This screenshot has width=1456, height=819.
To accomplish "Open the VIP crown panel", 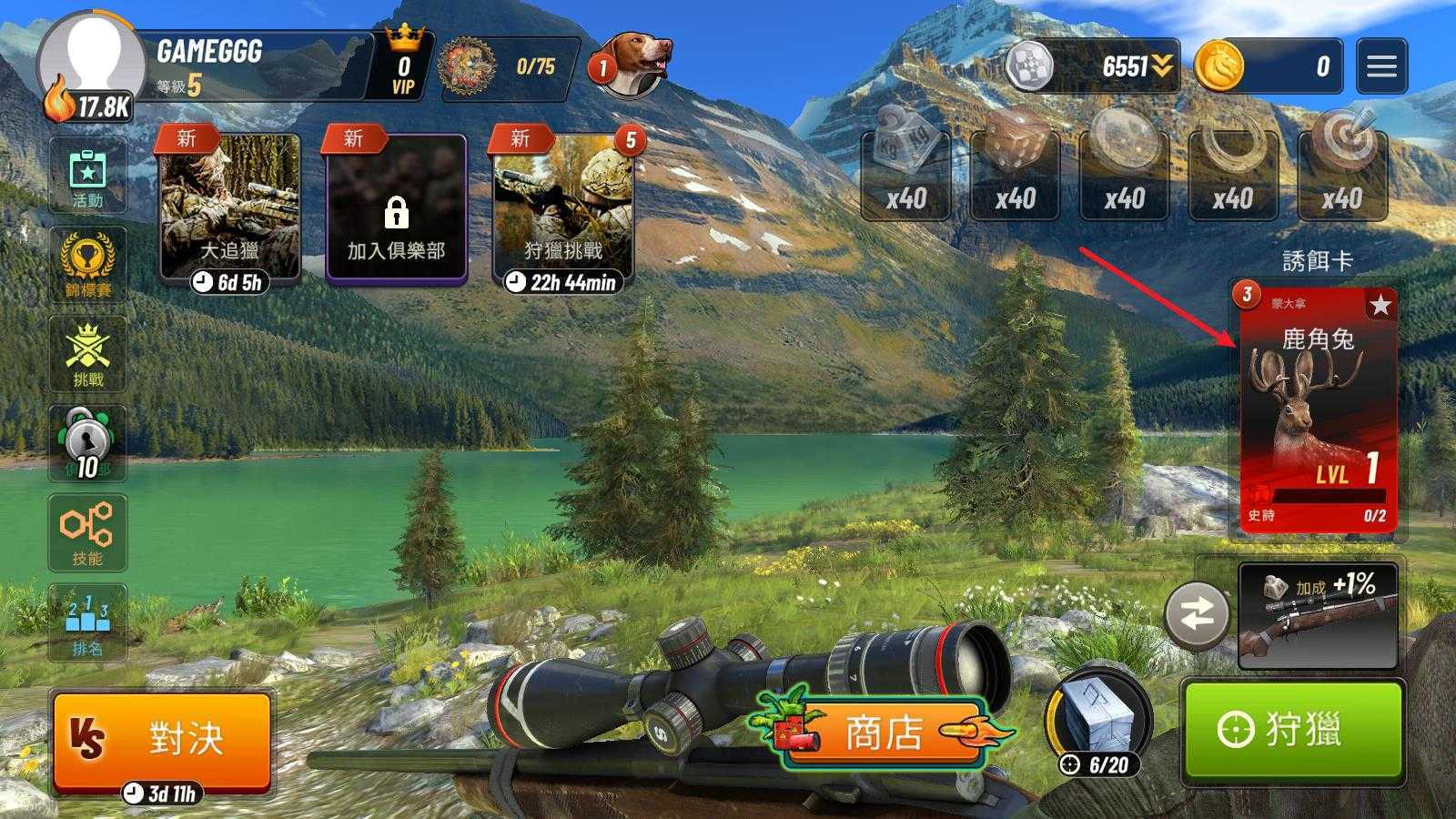I will point(404,65).
